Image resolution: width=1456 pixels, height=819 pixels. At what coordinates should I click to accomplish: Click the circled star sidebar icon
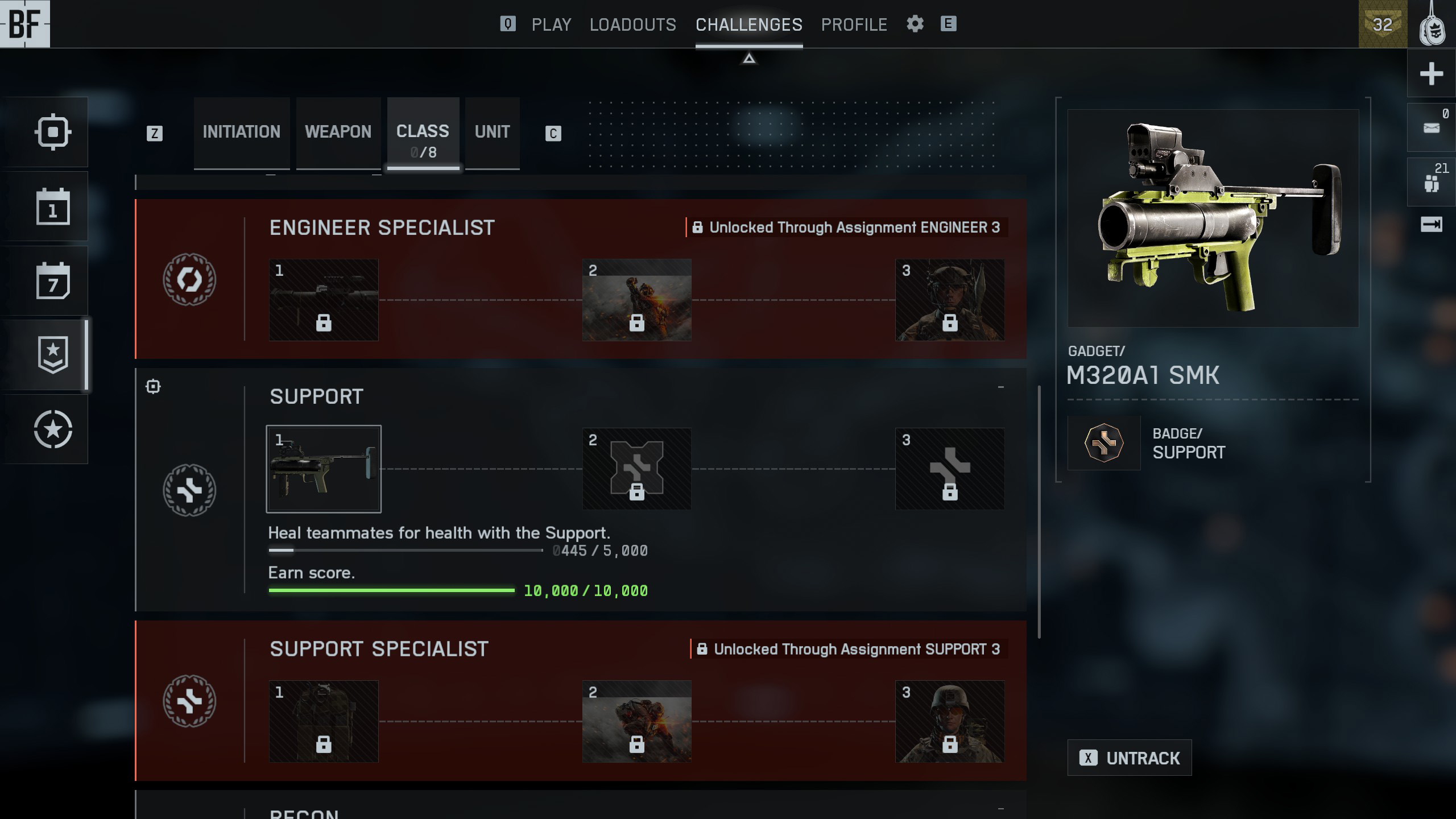(53, 429)
